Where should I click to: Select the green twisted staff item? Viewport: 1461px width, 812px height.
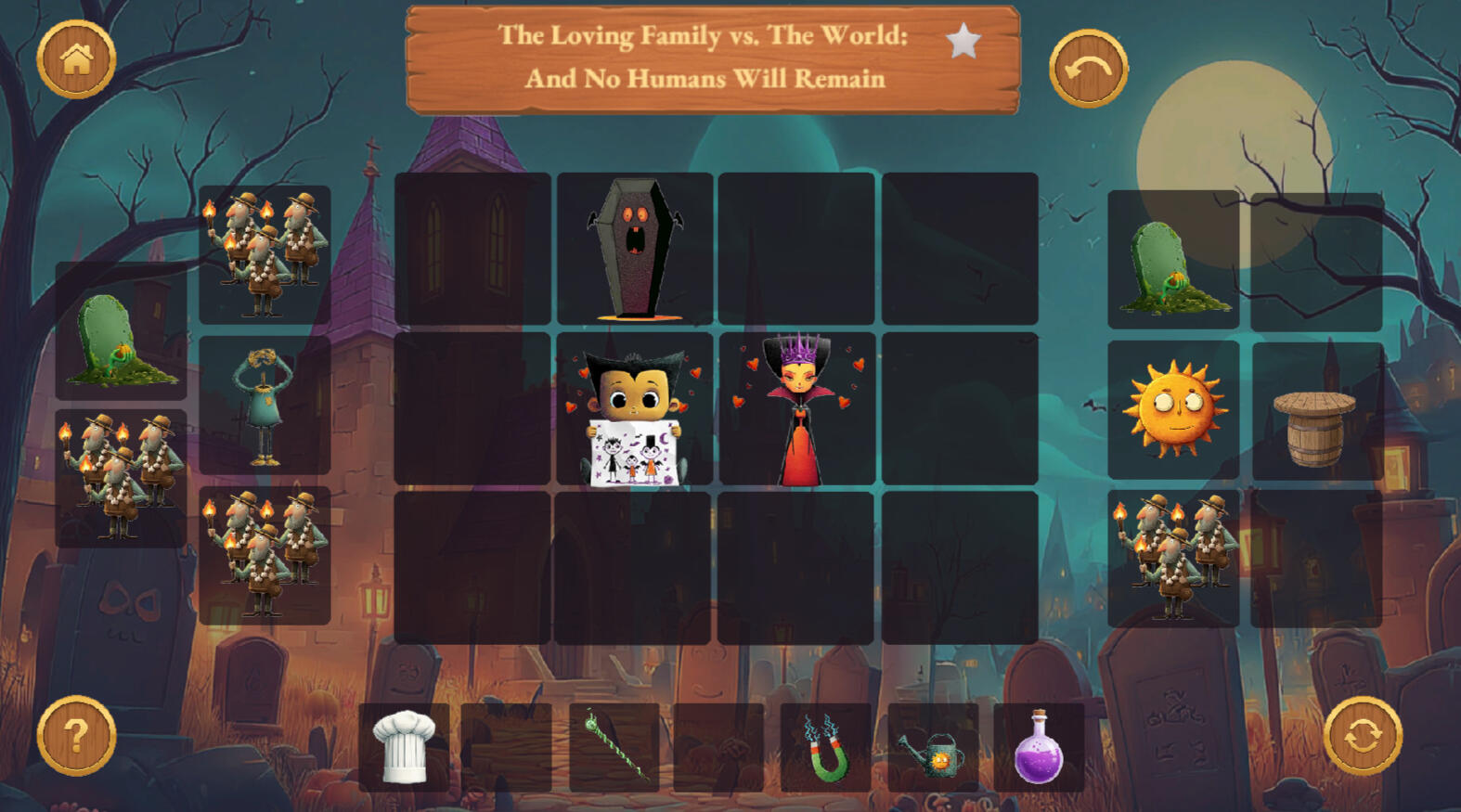tap(614, 746)
